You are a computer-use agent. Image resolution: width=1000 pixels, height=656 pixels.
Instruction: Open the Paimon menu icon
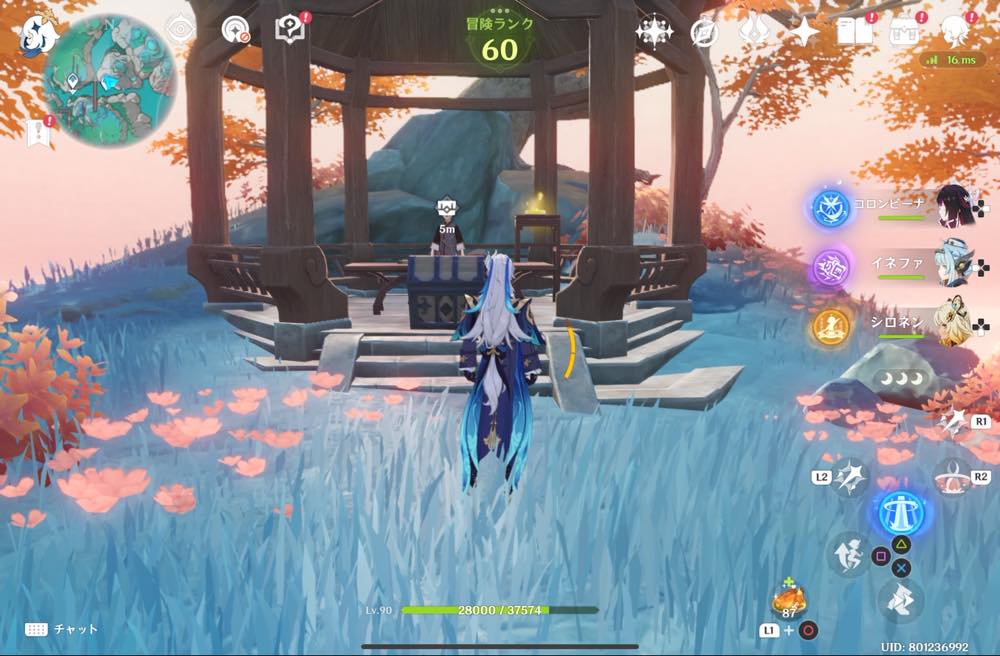36,33
